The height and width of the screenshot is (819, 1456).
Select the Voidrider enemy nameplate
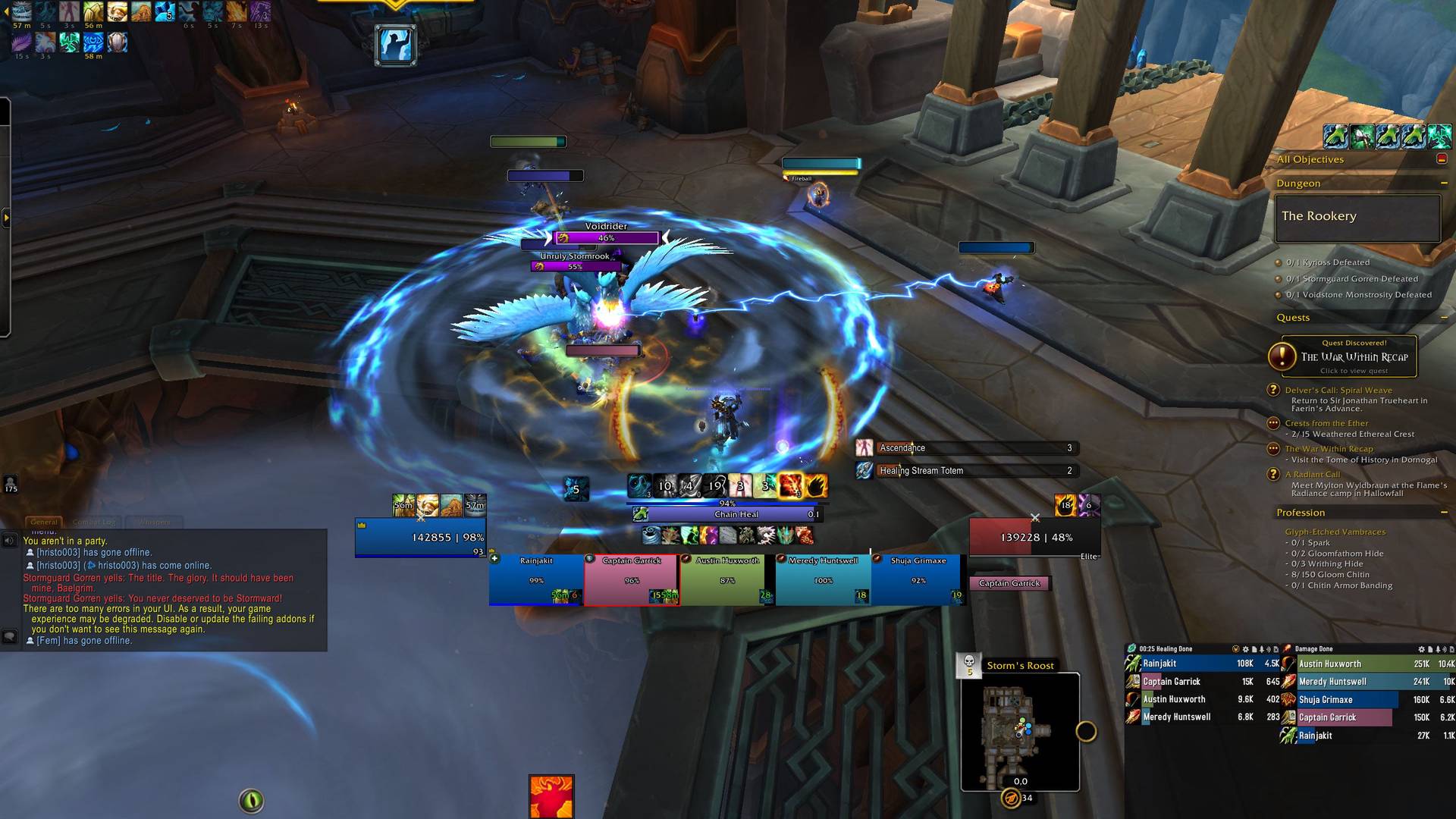(x=607, y=237)
